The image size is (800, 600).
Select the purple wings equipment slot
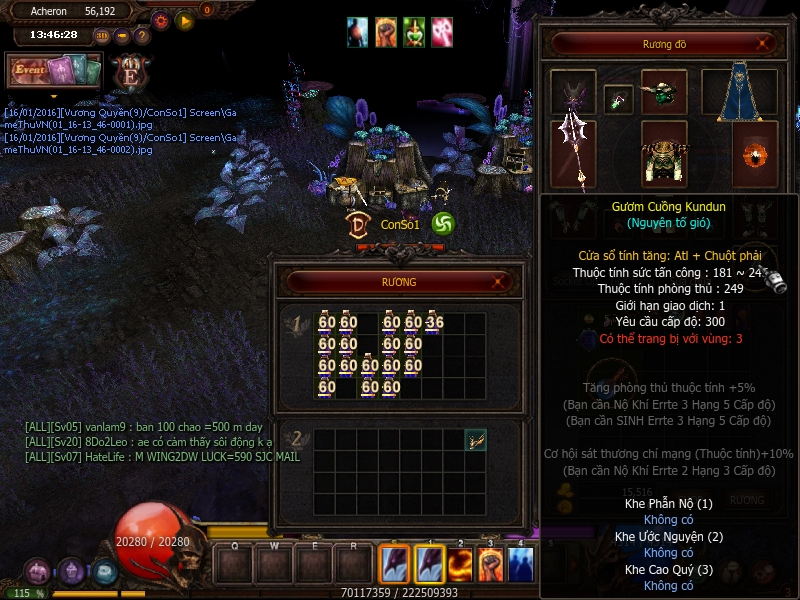point(573,92)
